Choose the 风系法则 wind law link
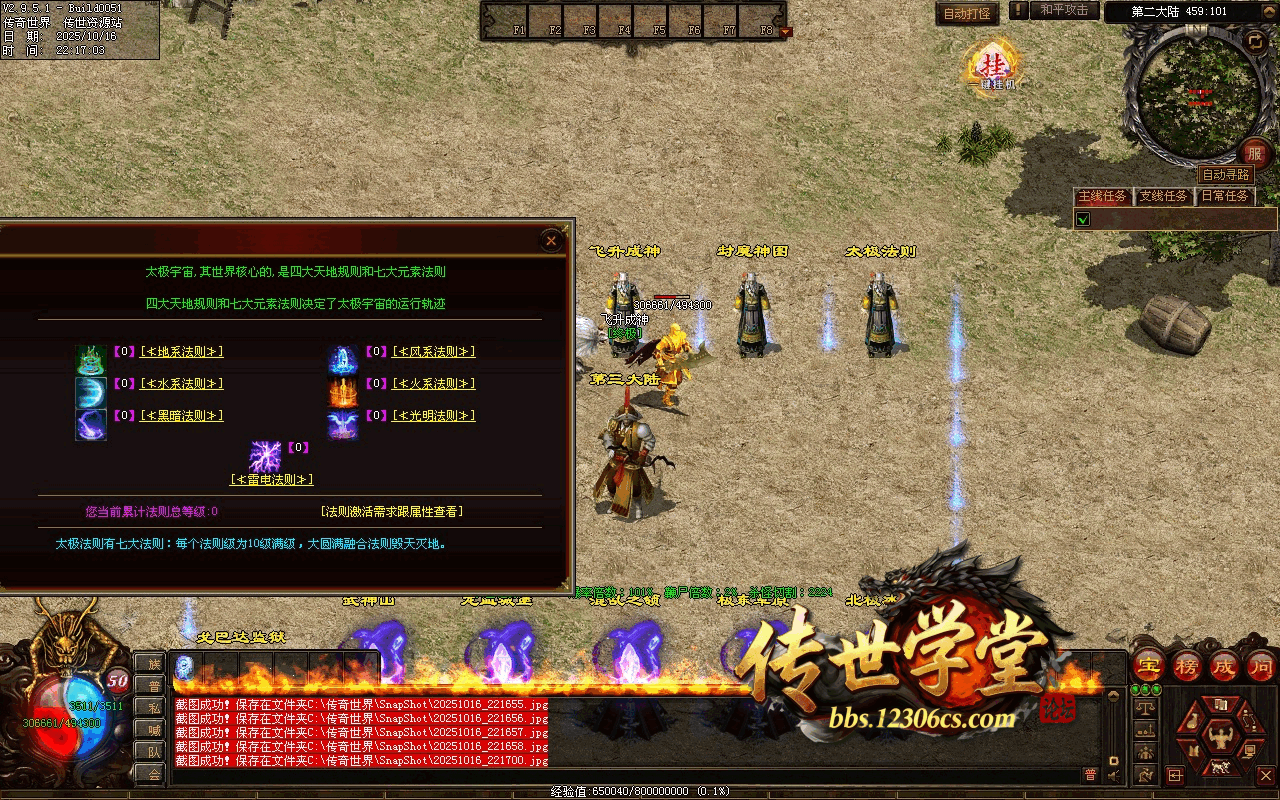The height and width of the screenshot is (800, 1280). click(433, 352)
